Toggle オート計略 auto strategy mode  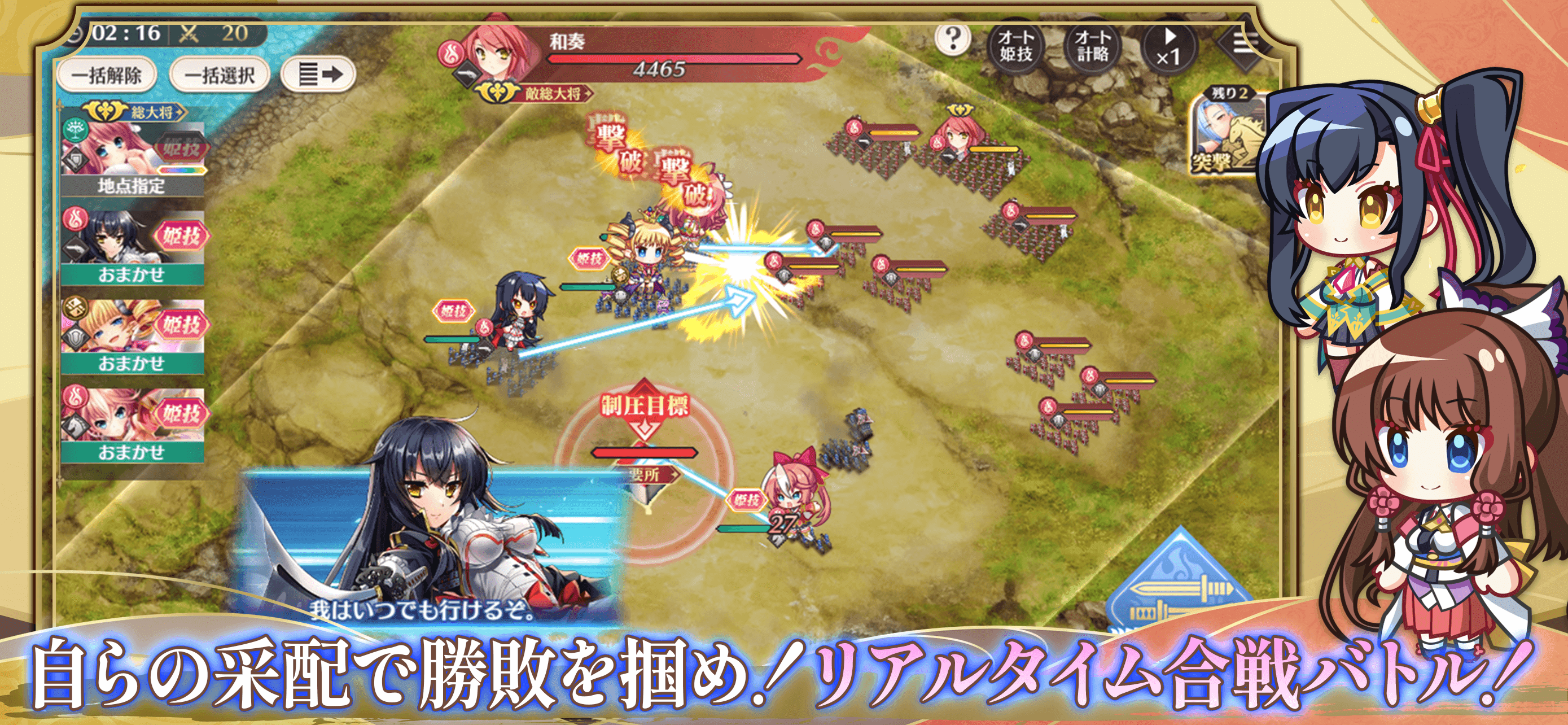1093,47
